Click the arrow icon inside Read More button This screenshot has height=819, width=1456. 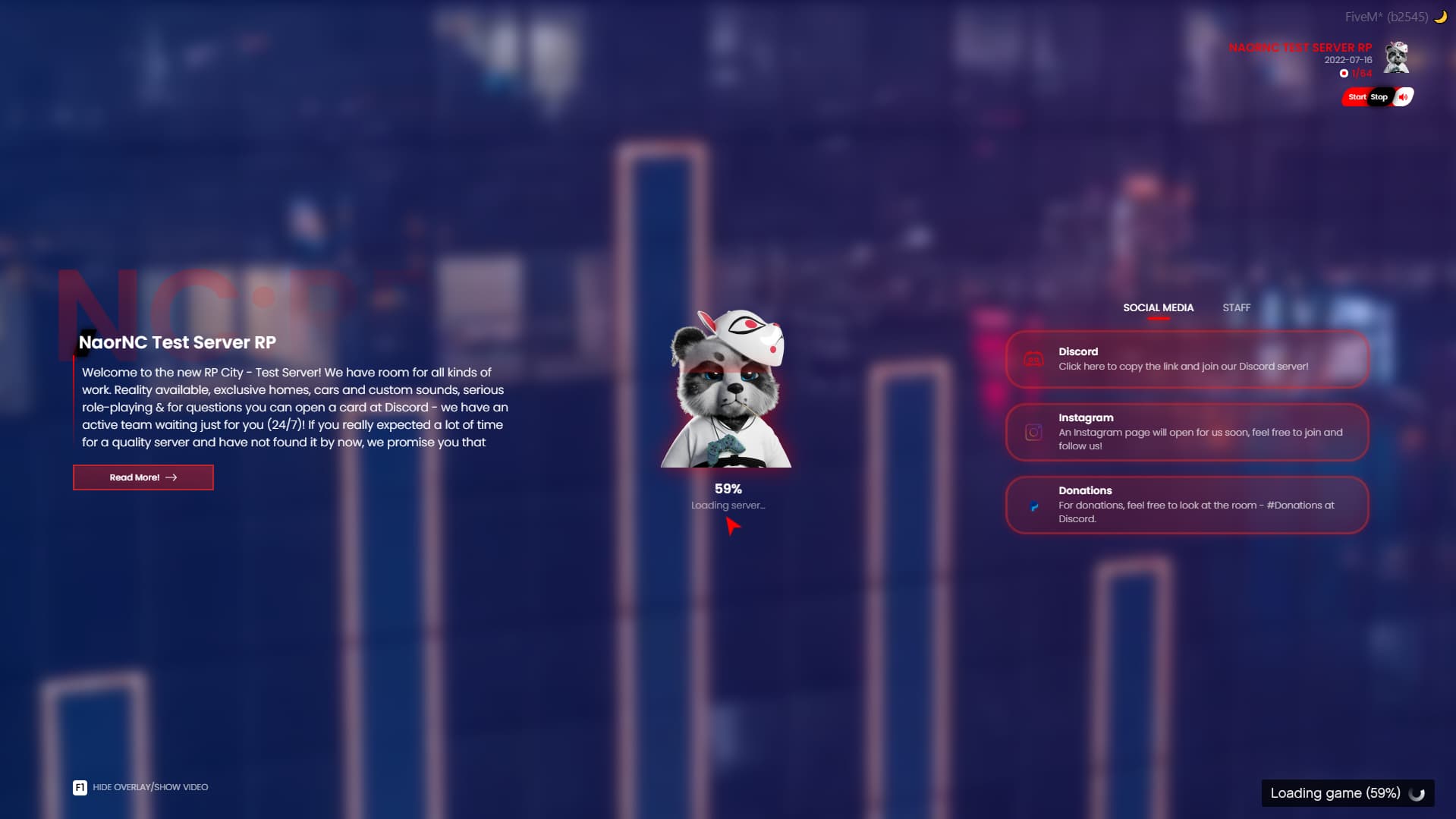pyautogui.click(x=171, y=477)
